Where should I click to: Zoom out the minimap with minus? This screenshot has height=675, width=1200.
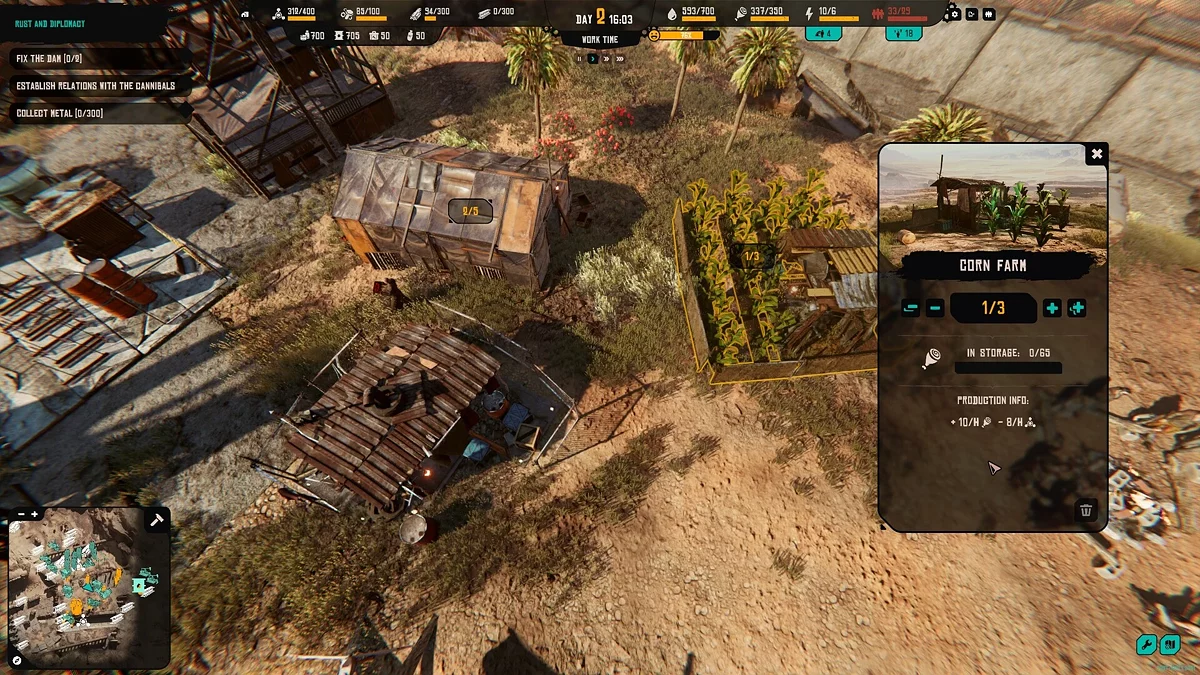(20, 514)
